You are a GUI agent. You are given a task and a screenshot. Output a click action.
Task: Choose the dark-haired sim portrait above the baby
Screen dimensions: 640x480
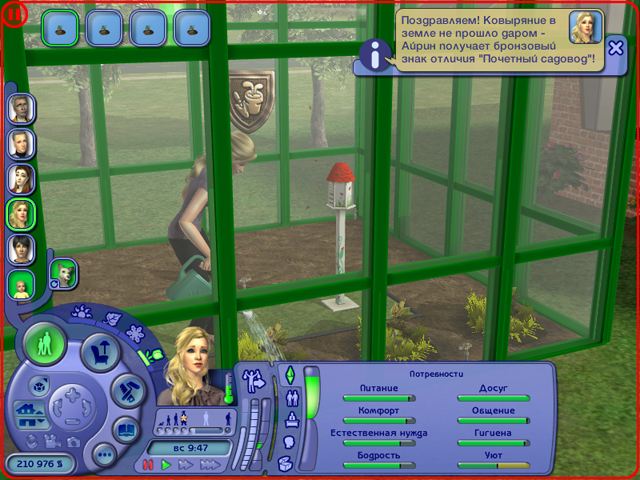coord(21,248)
